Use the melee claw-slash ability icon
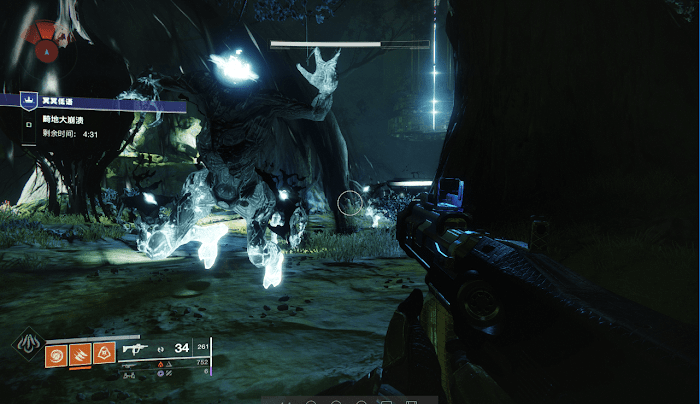The image size is (700, 404). 79,352
